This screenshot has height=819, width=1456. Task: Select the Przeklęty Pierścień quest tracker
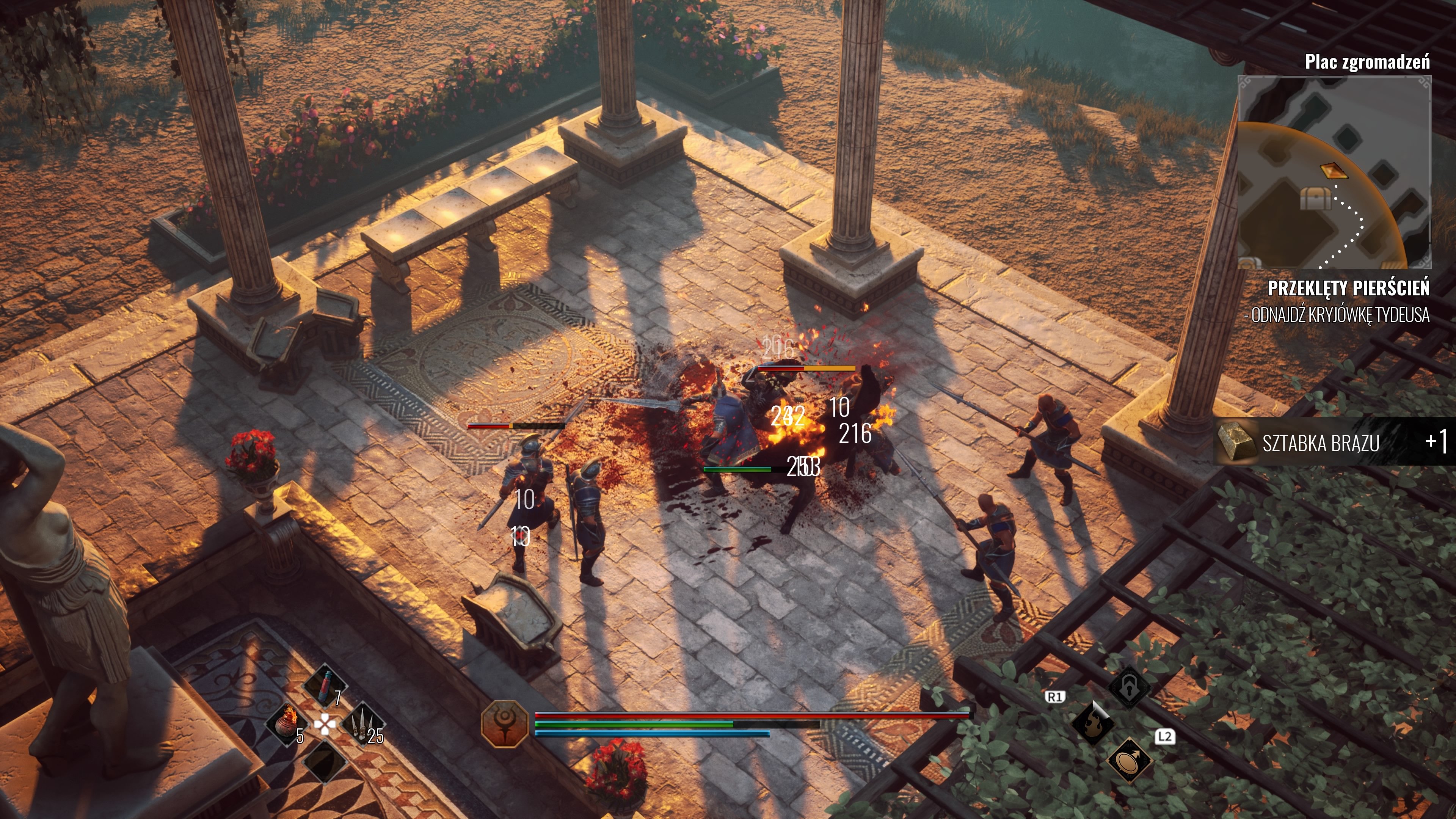click(x=1348, y=288)
